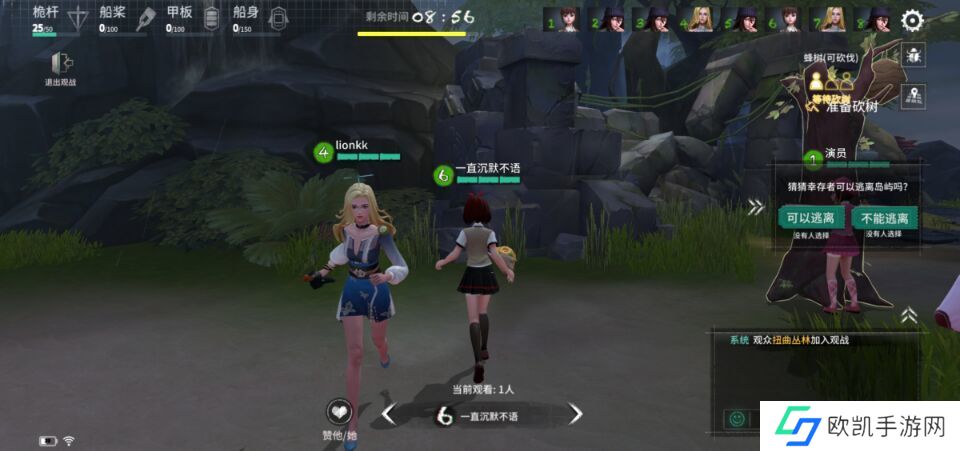Click the bug report icon
Image resolution: width=960 pixels, height=451 pixels.
pyautogui.click(x=913, y=56)
